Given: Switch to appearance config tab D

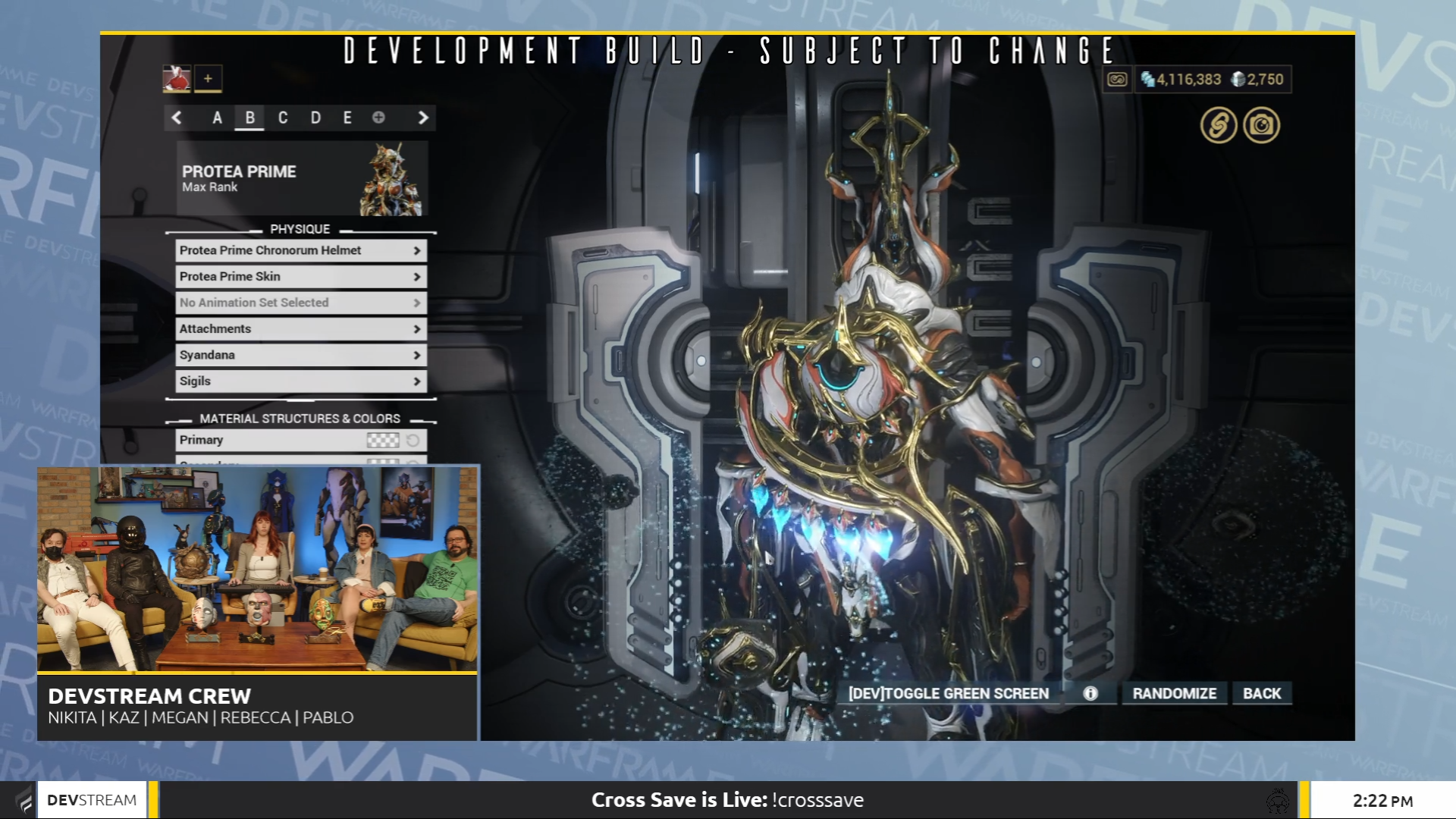Looking at the screenshot, I should pos(316,118).
